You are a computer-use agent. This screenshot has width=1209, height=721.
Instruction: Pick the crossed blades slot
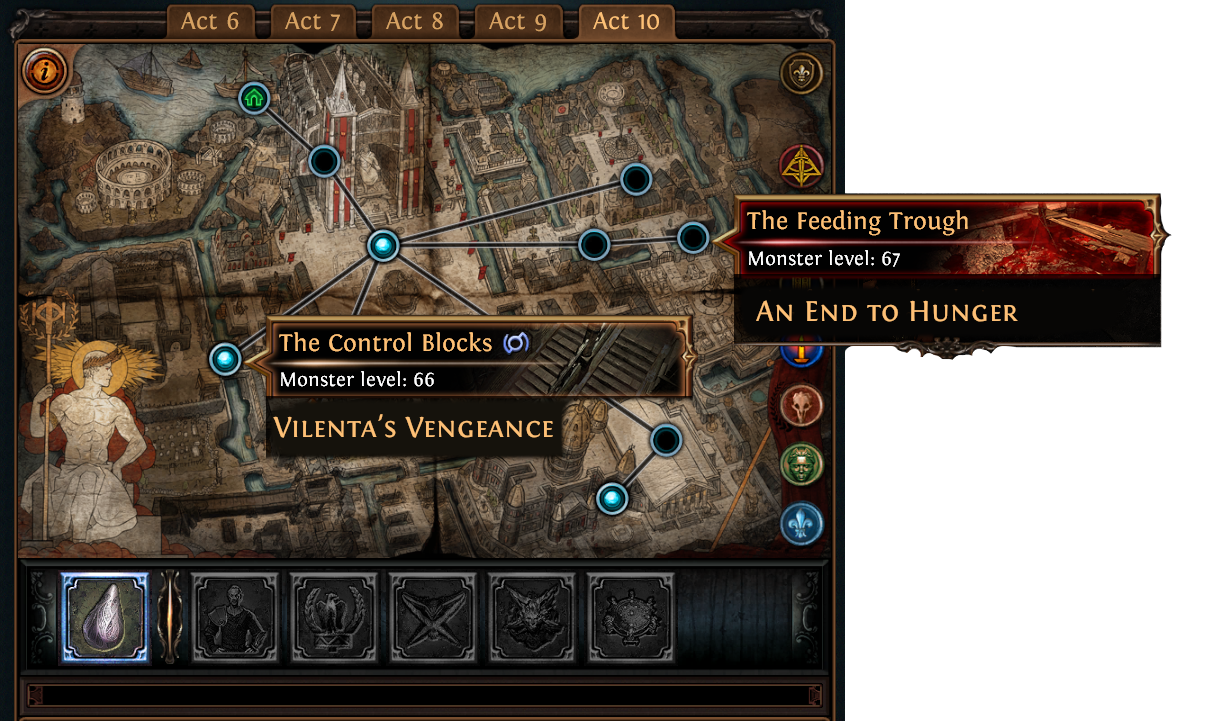pyautogui.click(x=433, y=617)
